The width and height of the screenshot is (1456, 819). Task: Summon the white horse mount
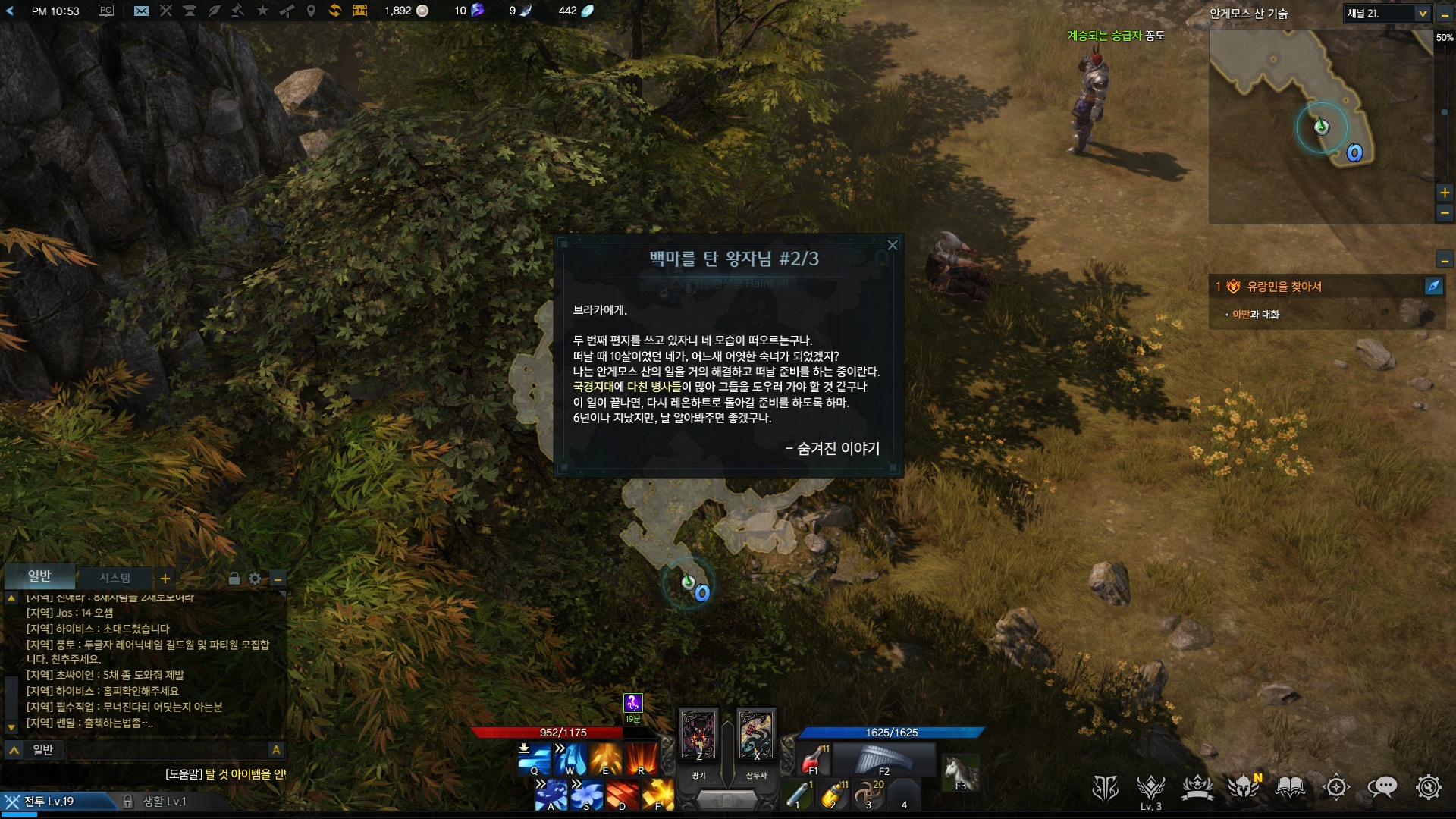click(x=960, y=773)
